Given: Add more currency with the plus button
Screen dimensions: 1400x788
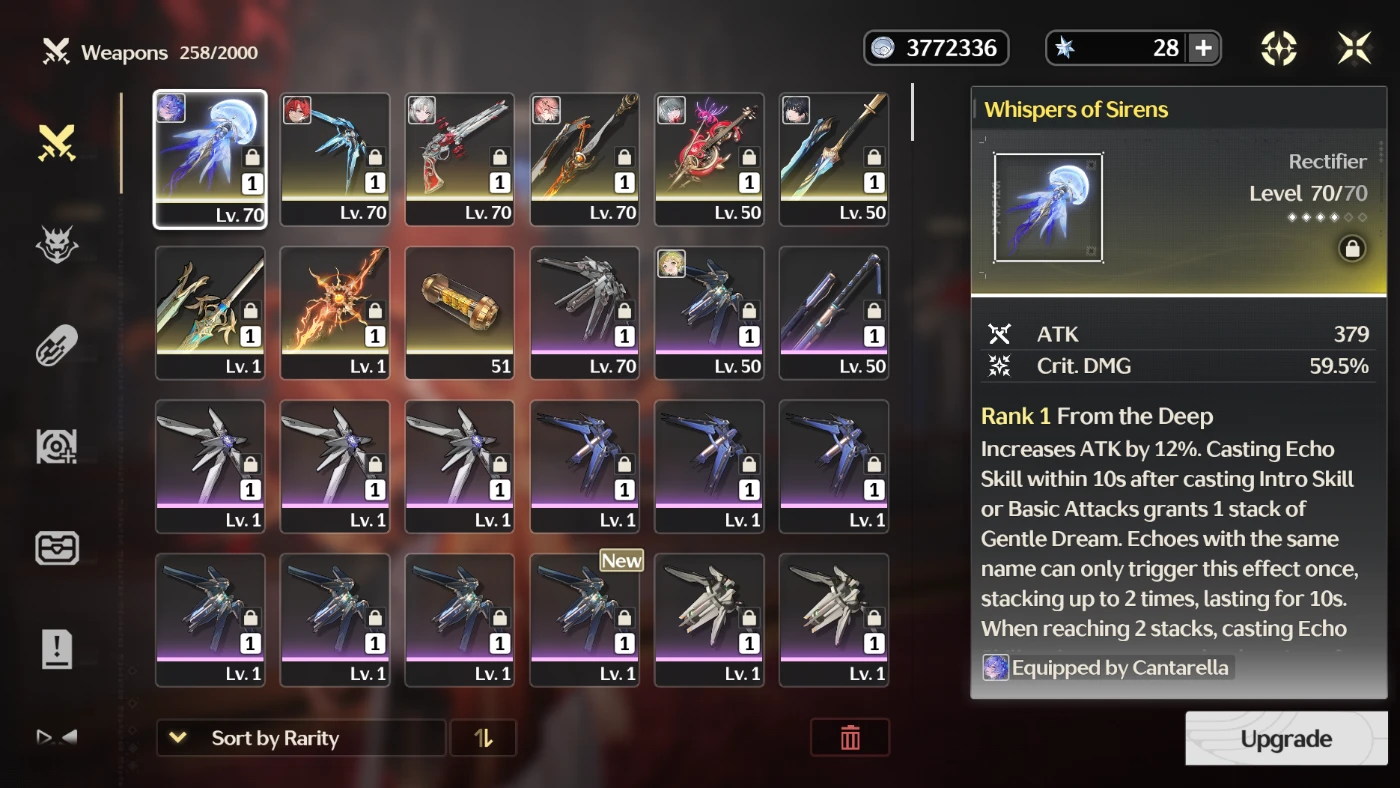Looking at the screenshot, I should tap(1203, 48).
